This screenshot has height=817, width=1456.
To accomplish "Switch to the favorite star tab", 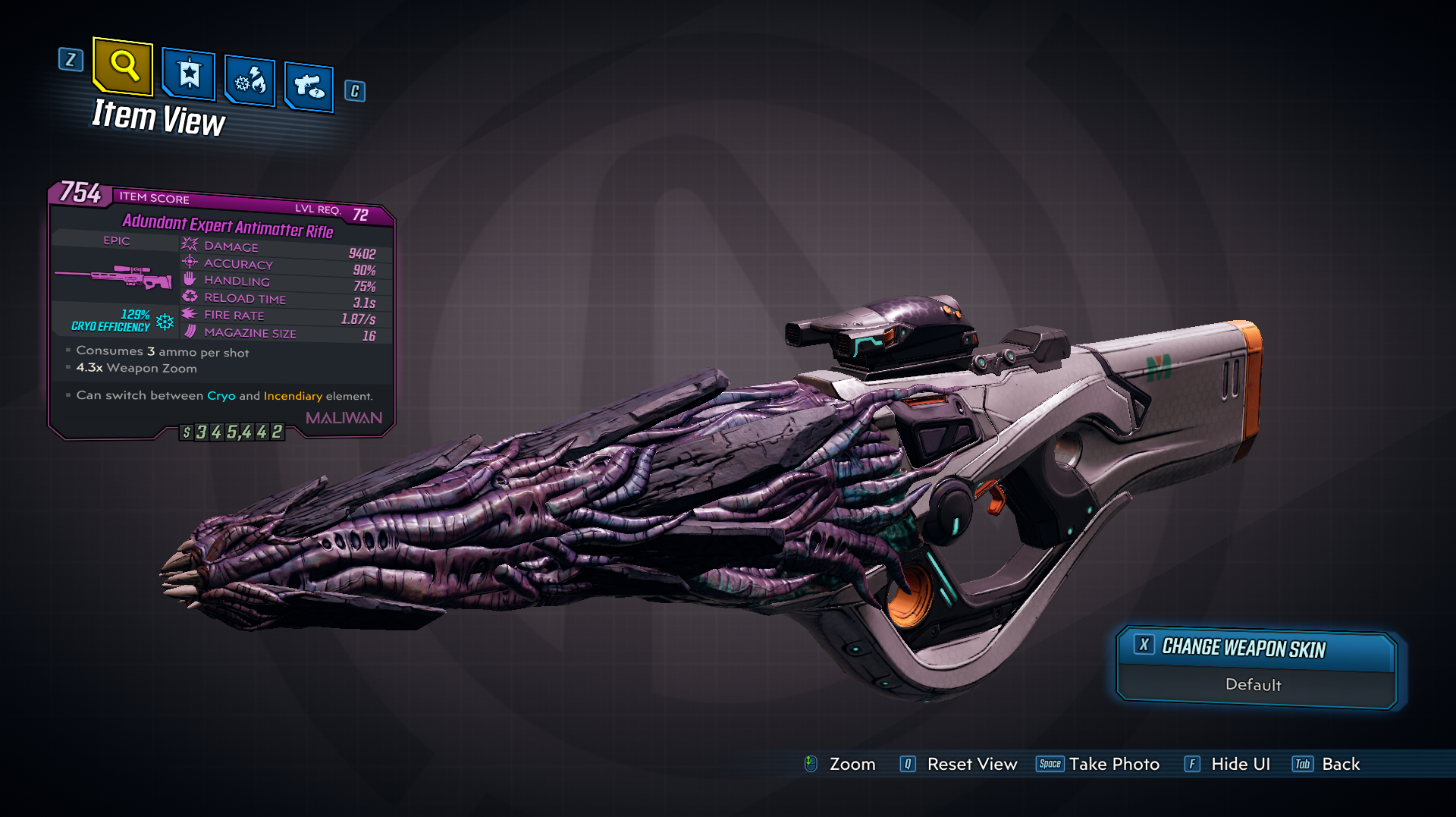I will (x=189, y=74).
